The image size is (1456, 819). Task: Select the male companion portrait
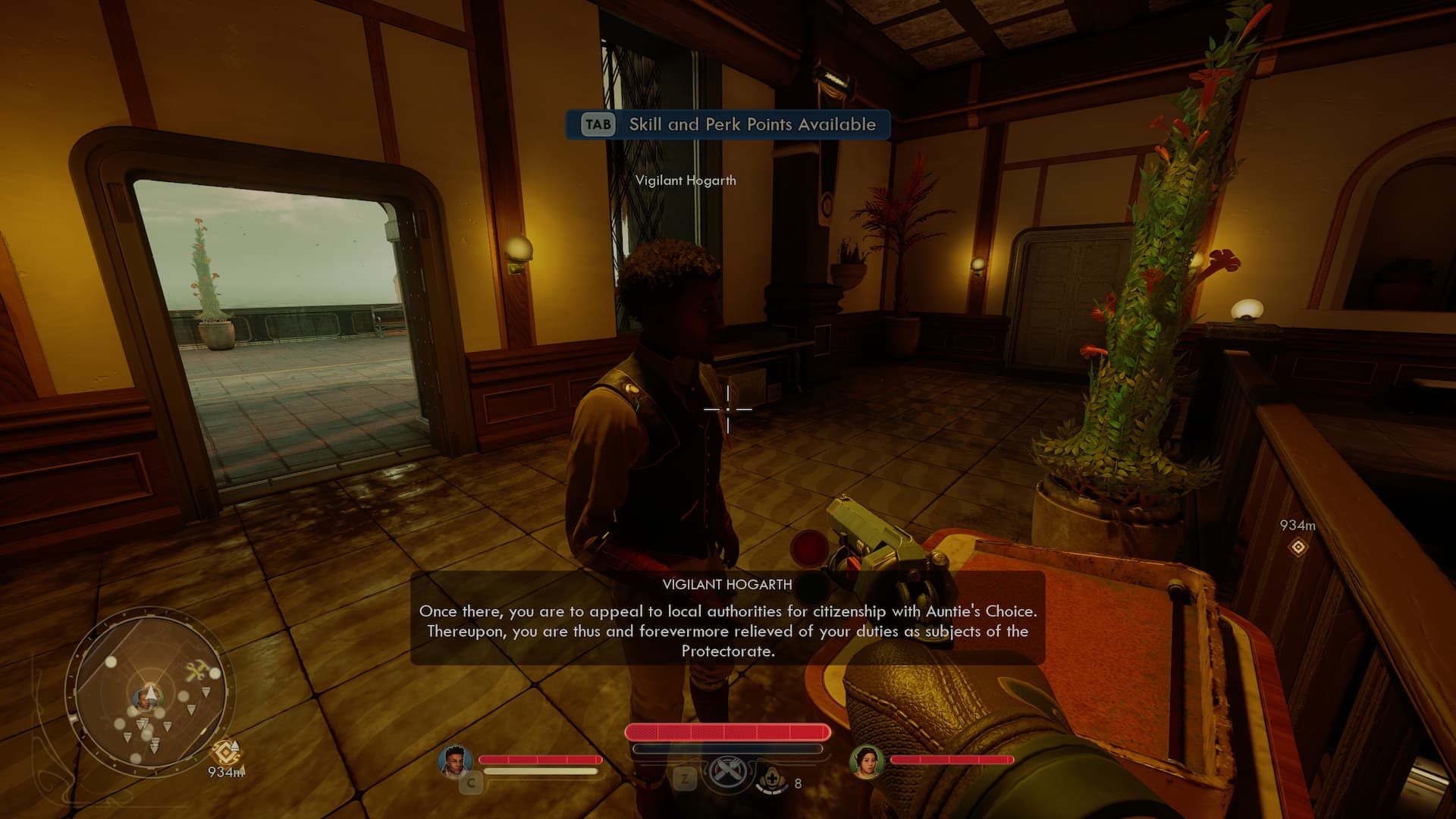455,761
